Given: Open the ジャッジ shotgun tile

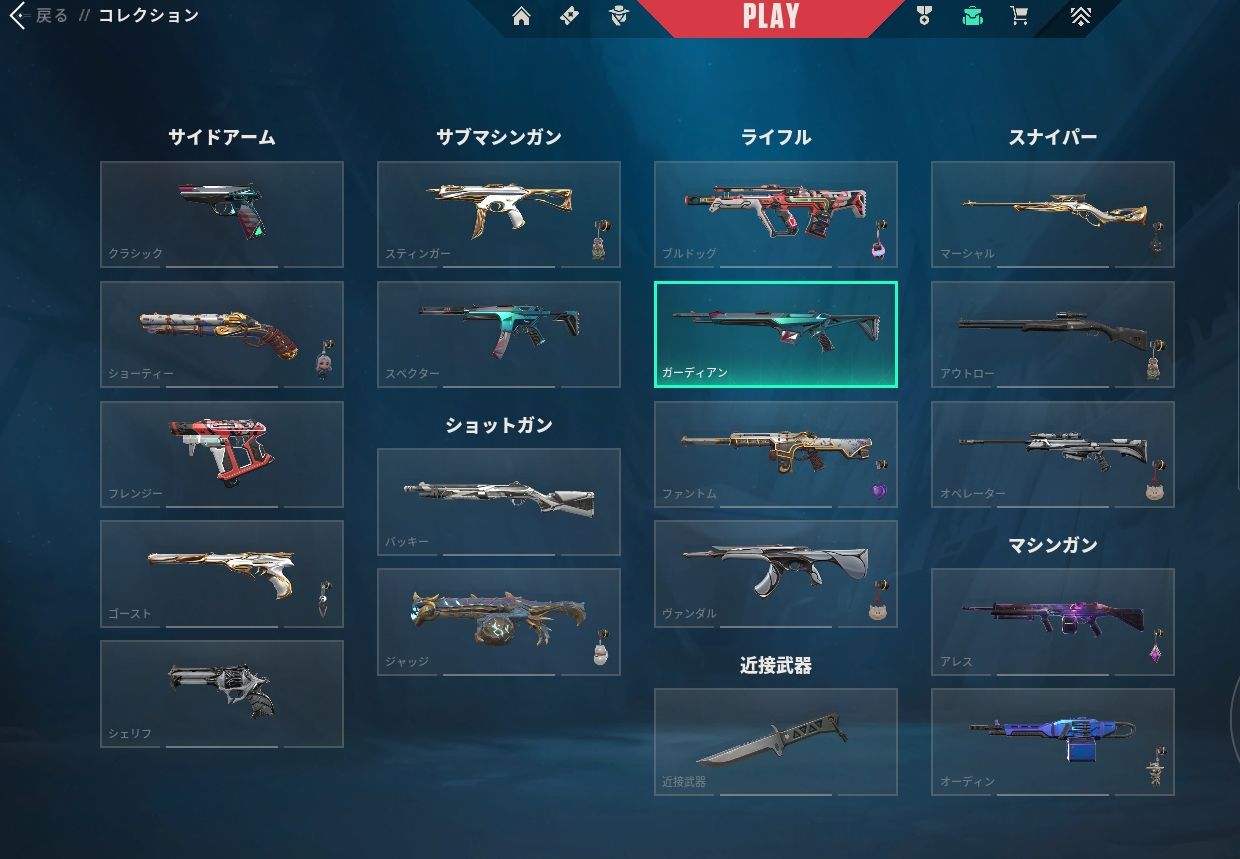Looking at the screenshot, I should pyautogui.click(x=498, y=621).
